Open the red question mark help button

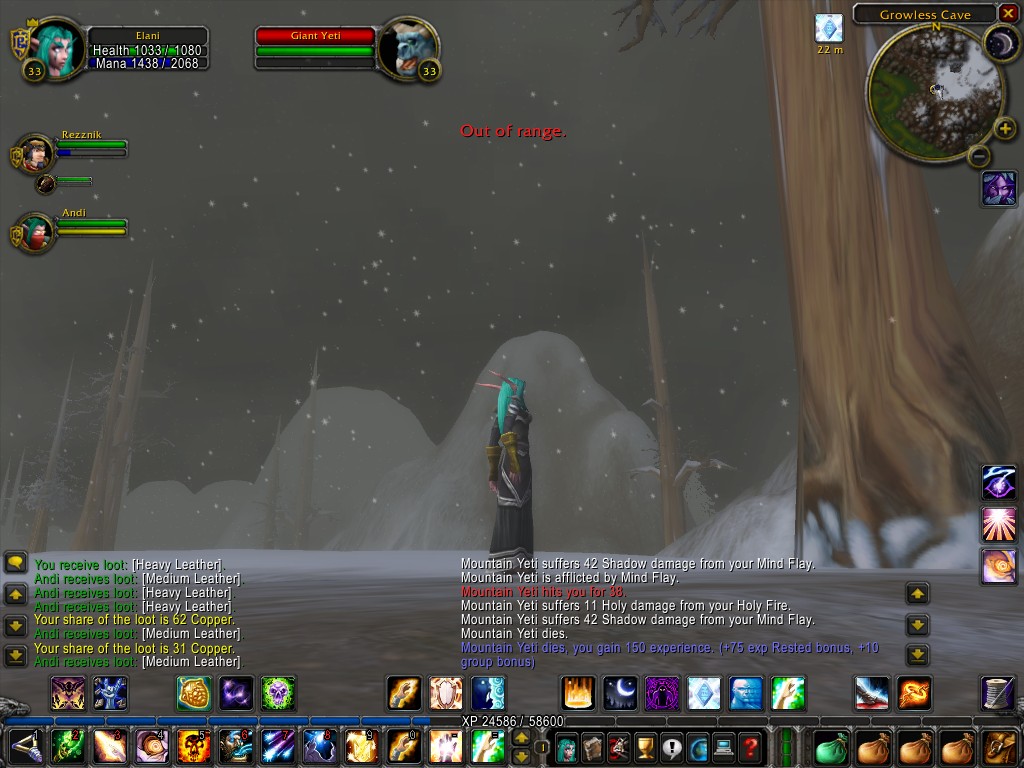(x=750, y=747)
